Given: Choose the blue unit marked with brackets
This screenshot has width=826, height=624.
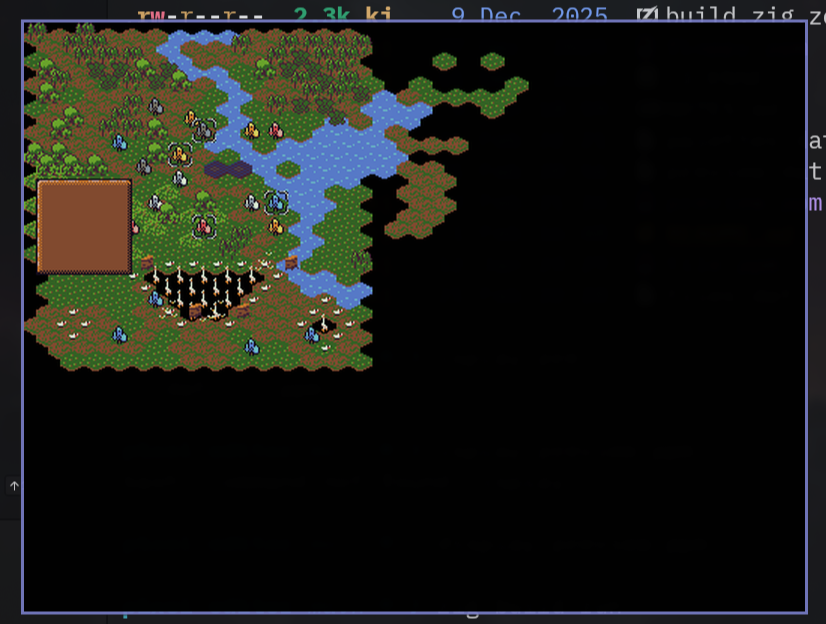Looking at the screenshot, I should pos(276,203).
